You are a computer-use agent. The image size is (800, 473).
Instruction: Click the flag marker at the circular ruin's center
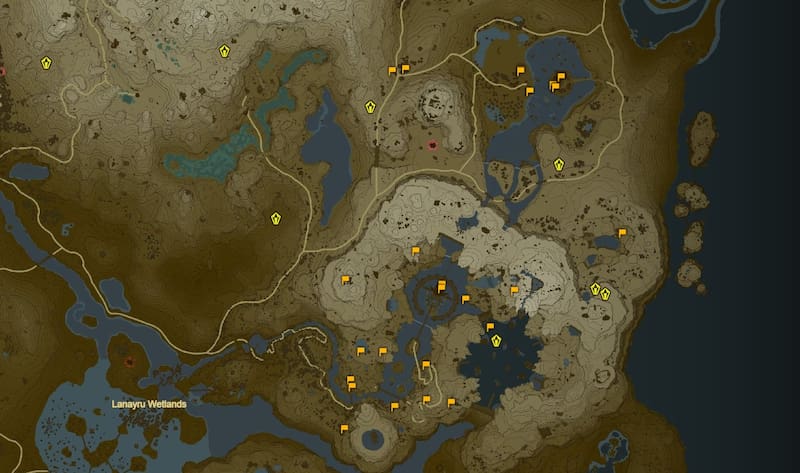441,285
